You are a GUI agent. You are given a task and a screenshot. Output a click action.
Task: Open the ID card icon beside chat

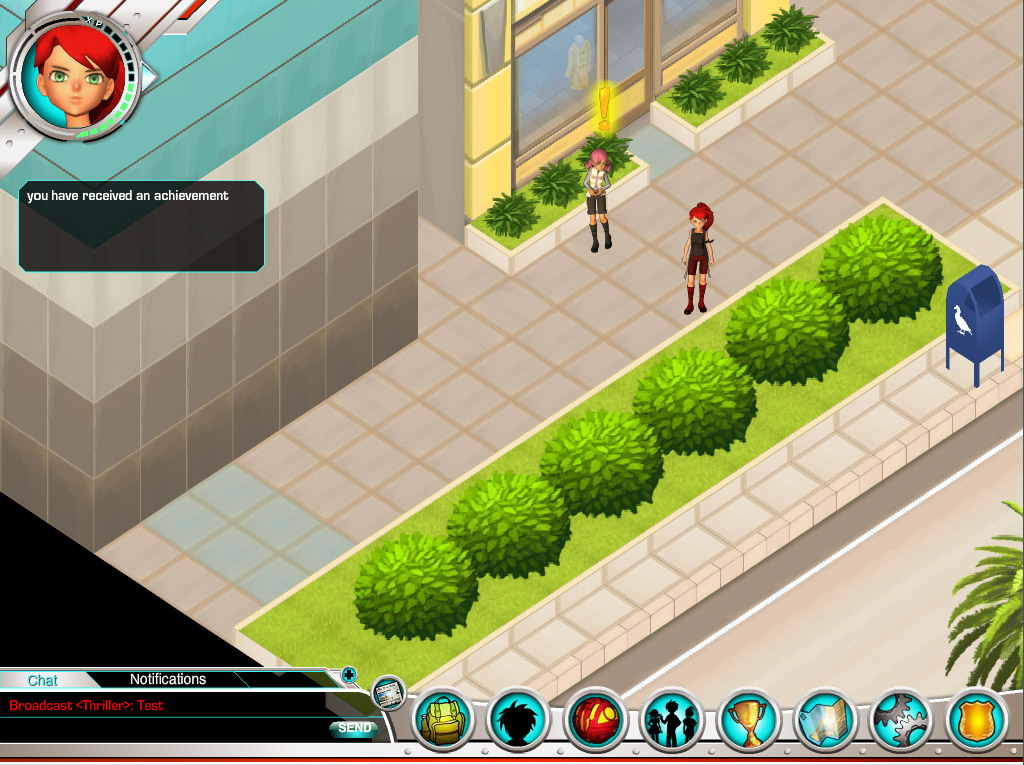pos(388,692)
